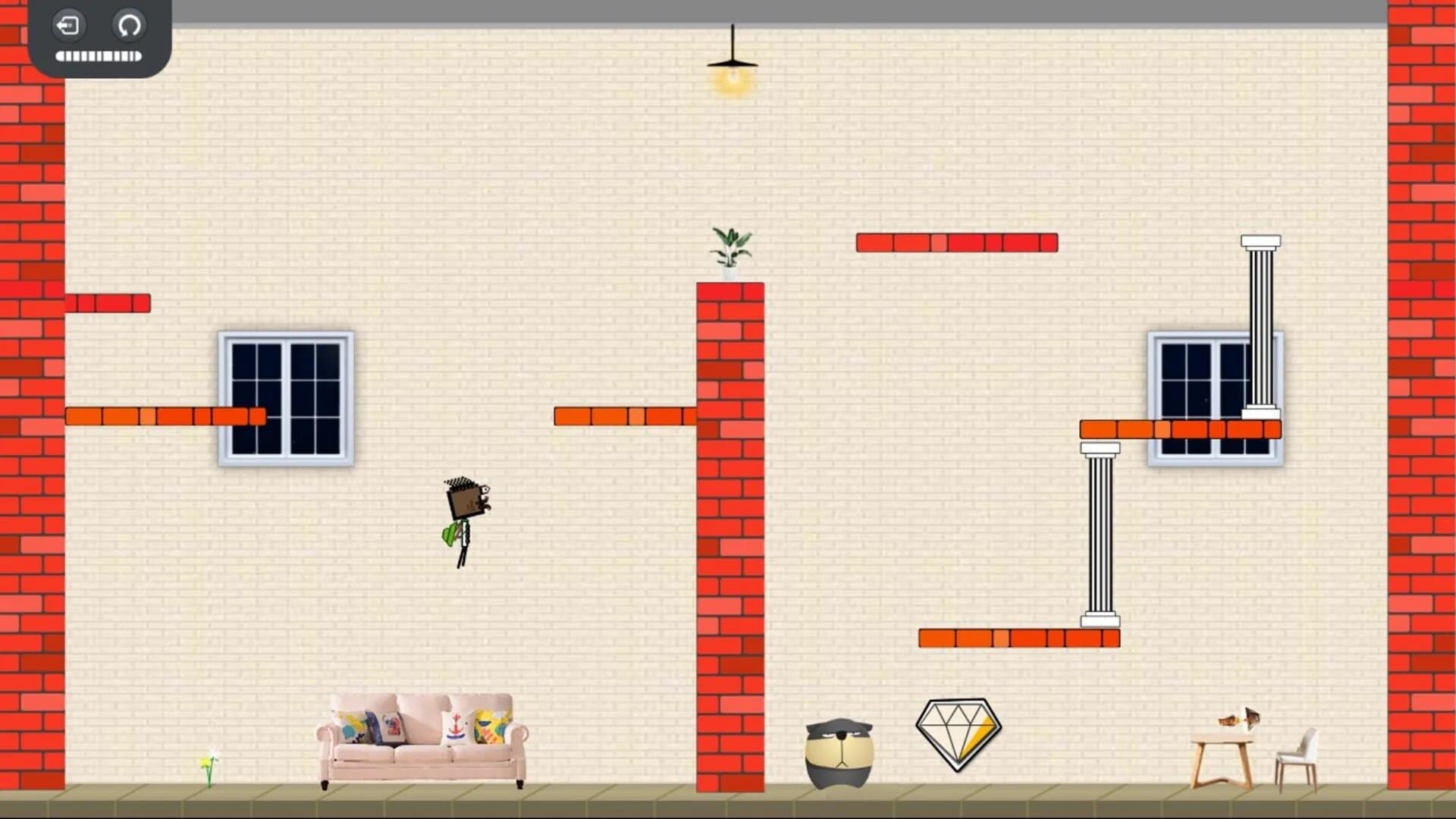Click the progress bar under the buttons
This screenshot has width=1456, height=819.
point(96,55)
